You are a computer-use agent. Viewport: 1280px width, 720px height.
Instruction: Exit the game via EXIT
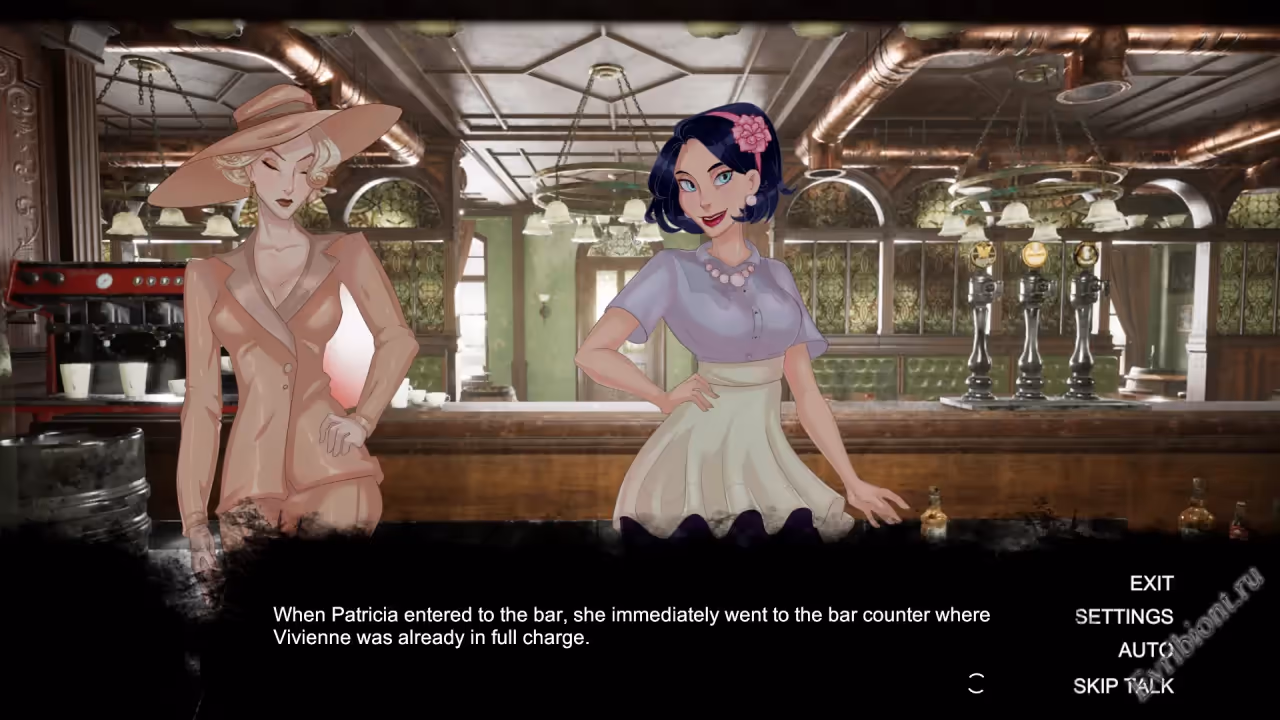click(1151, 583)
